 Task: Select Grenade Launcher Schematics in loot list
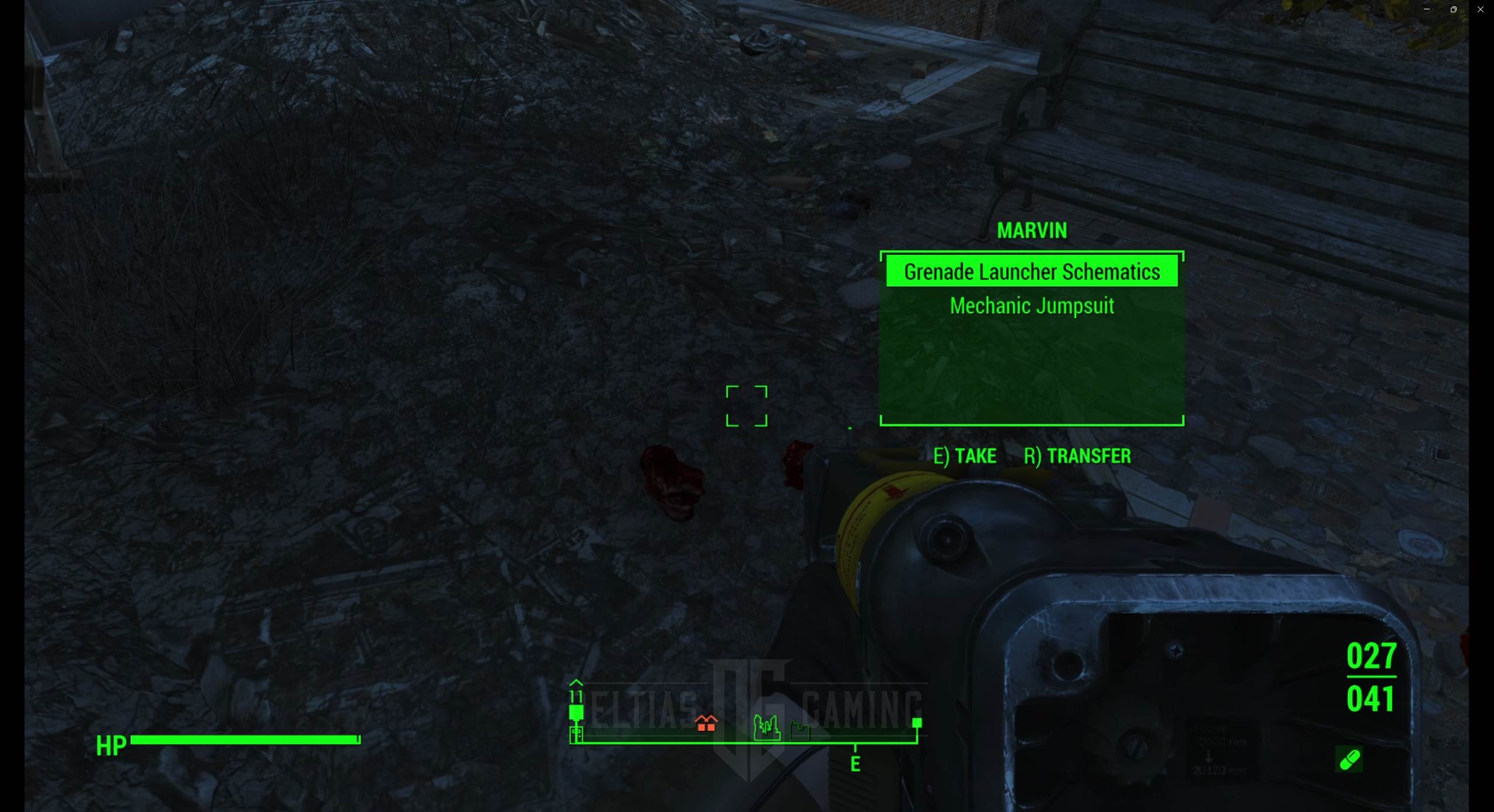(1031, 272)
